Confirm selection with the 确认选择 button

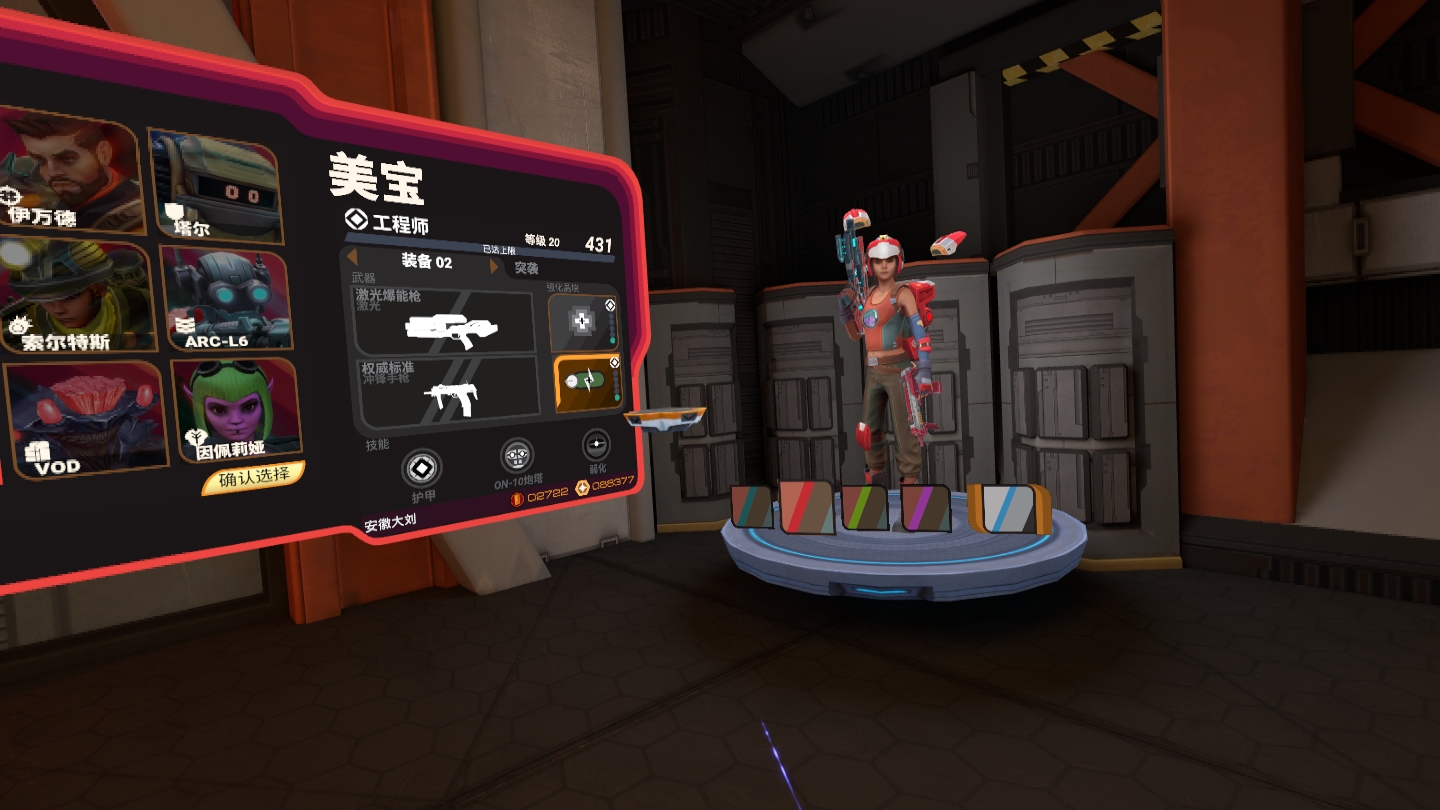[x=253, y=478]
